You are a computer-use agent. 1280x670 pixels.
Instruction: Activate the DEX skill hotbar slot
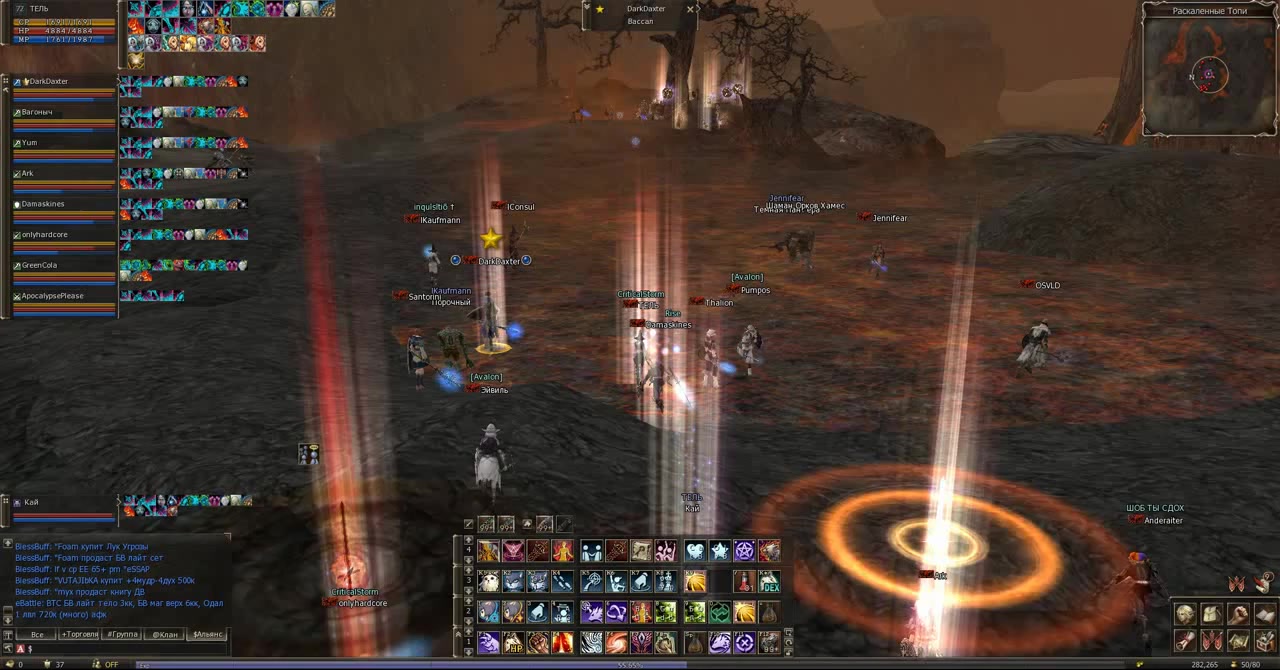tap(769, 581)
